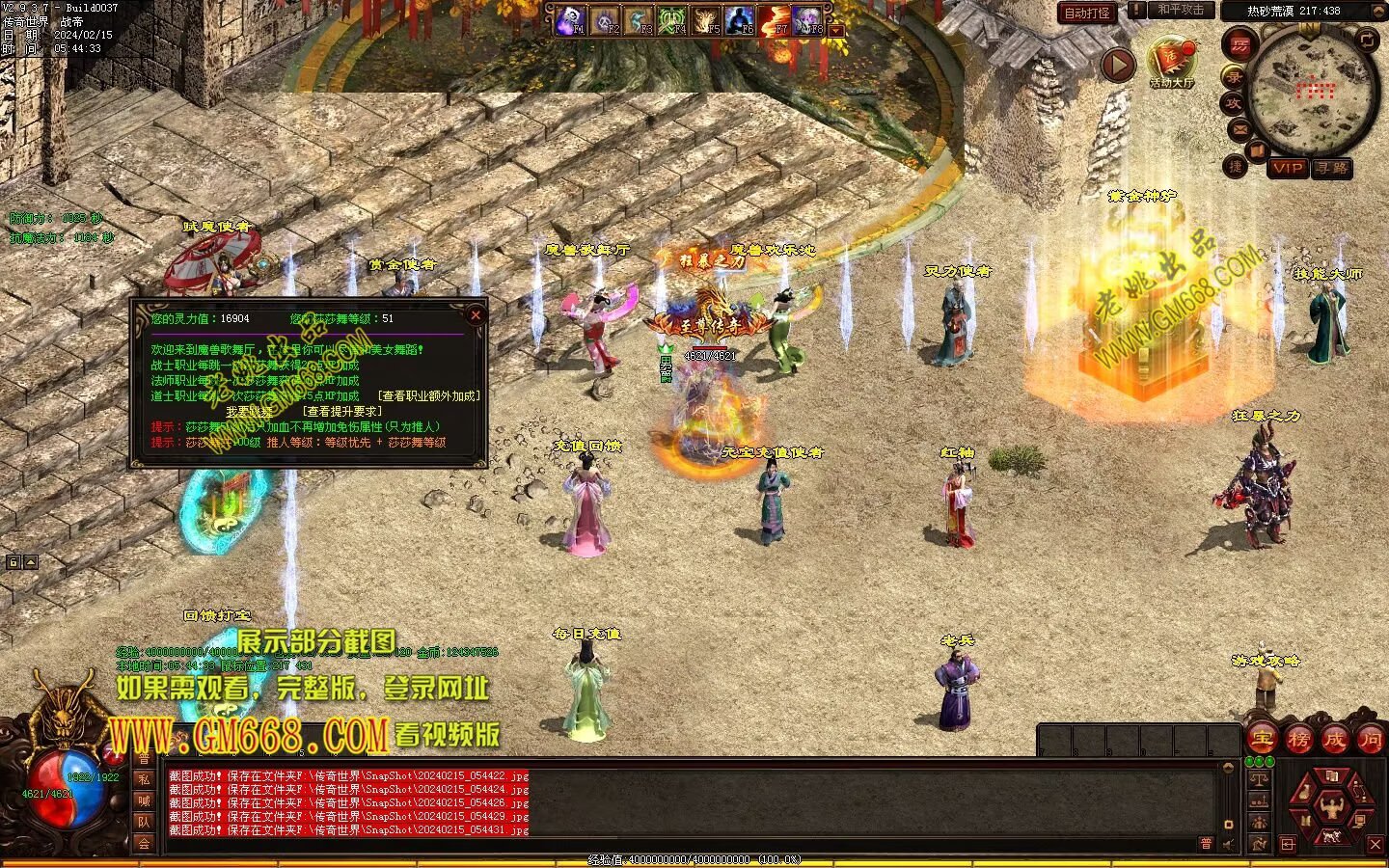
Task: Open the 活动大厅 event hall
Action: [1171, 61]
